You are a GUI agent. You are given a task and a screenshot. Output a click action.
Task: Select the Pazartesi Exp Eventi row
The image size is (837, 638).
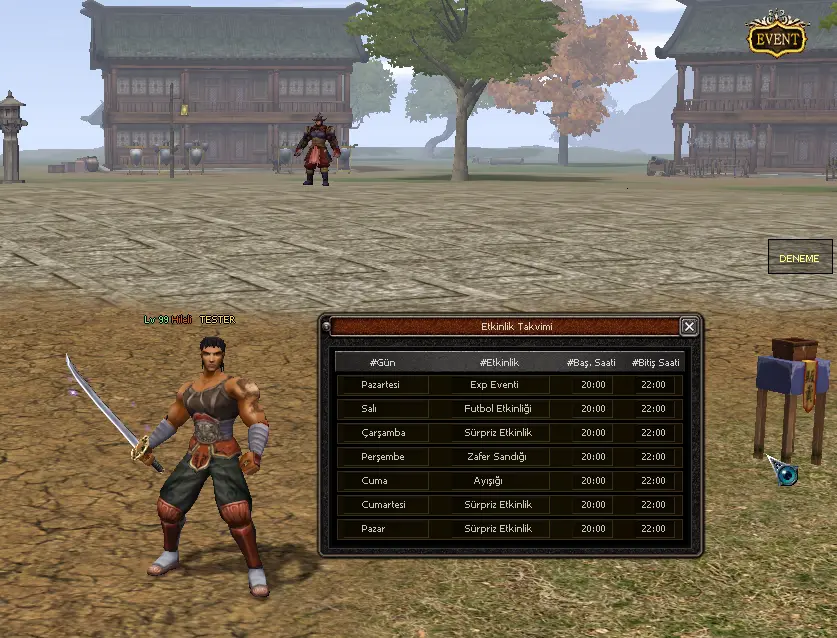tap(509, 385)
